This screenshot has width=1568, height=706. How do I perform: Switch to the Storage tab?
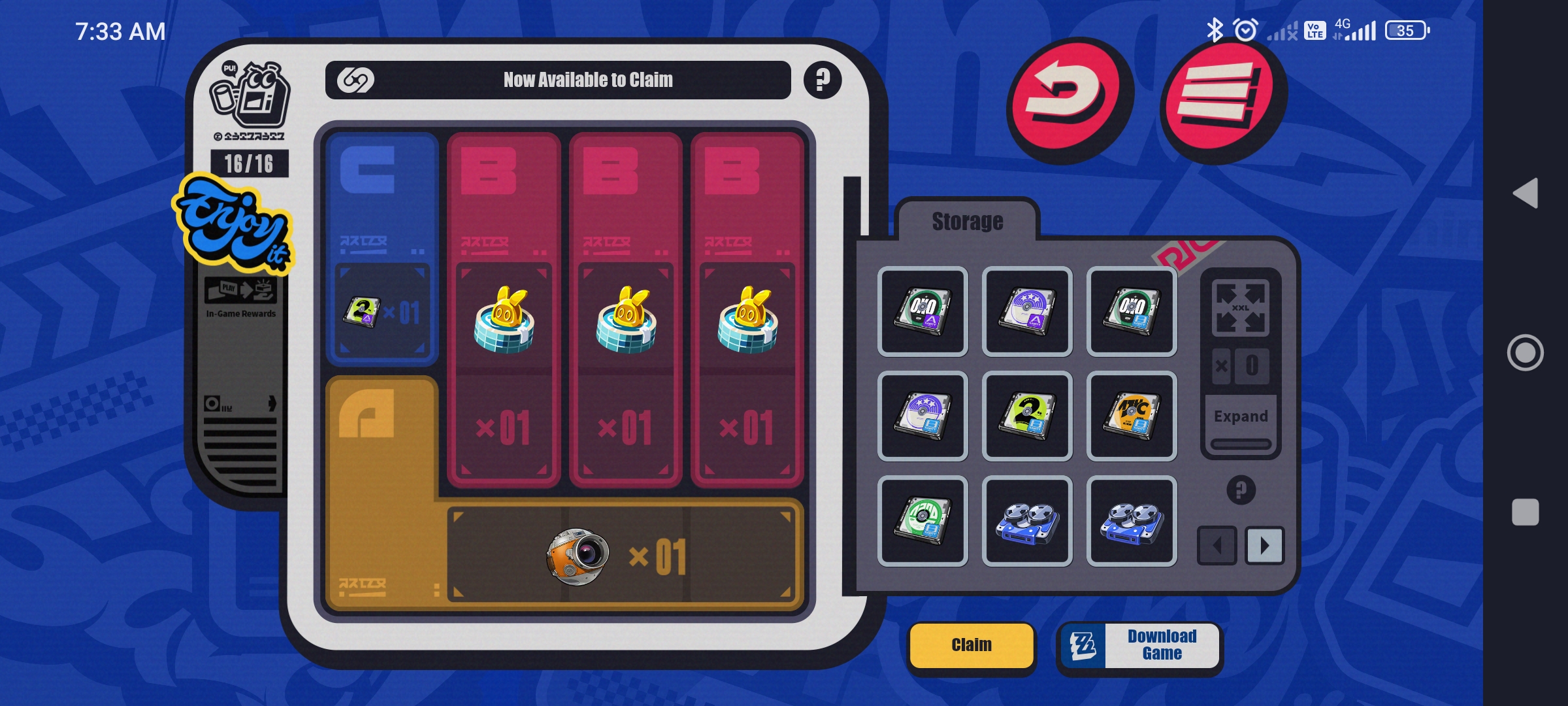(968, 221)
